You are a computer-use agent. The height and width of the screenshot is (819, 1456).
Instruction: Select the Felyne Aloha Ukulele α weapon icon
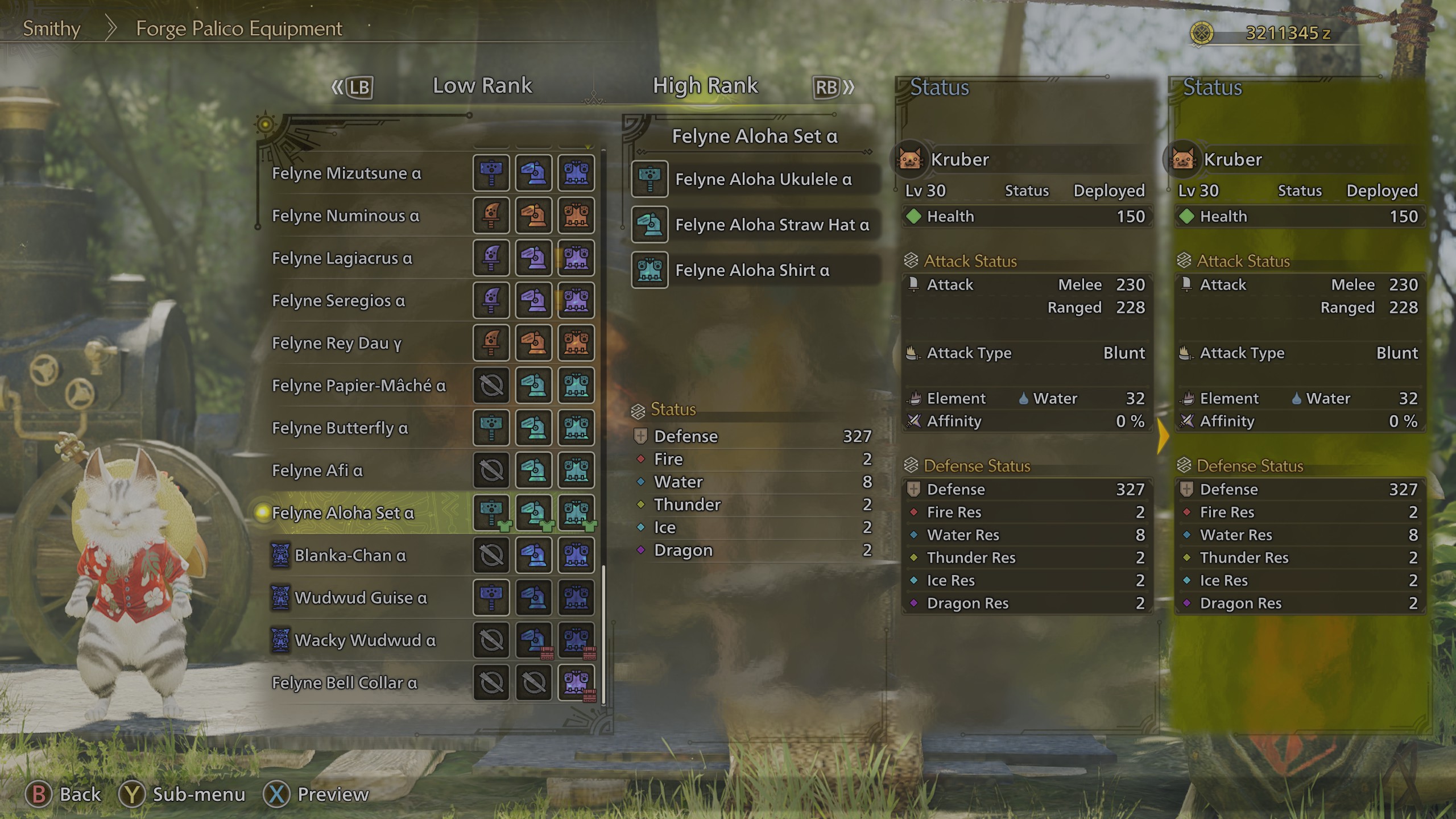[650, 179]
